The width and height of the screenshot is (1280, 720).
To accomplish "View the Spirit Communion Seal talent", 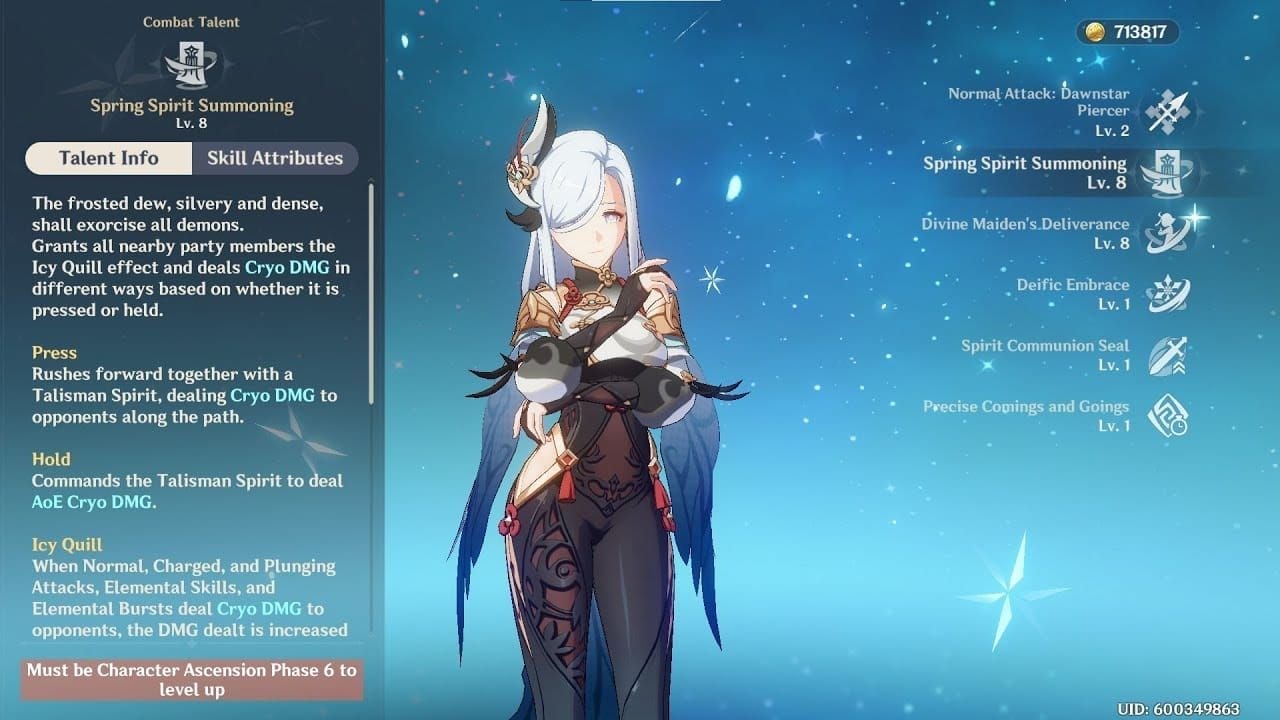I will pos(1166,355).
